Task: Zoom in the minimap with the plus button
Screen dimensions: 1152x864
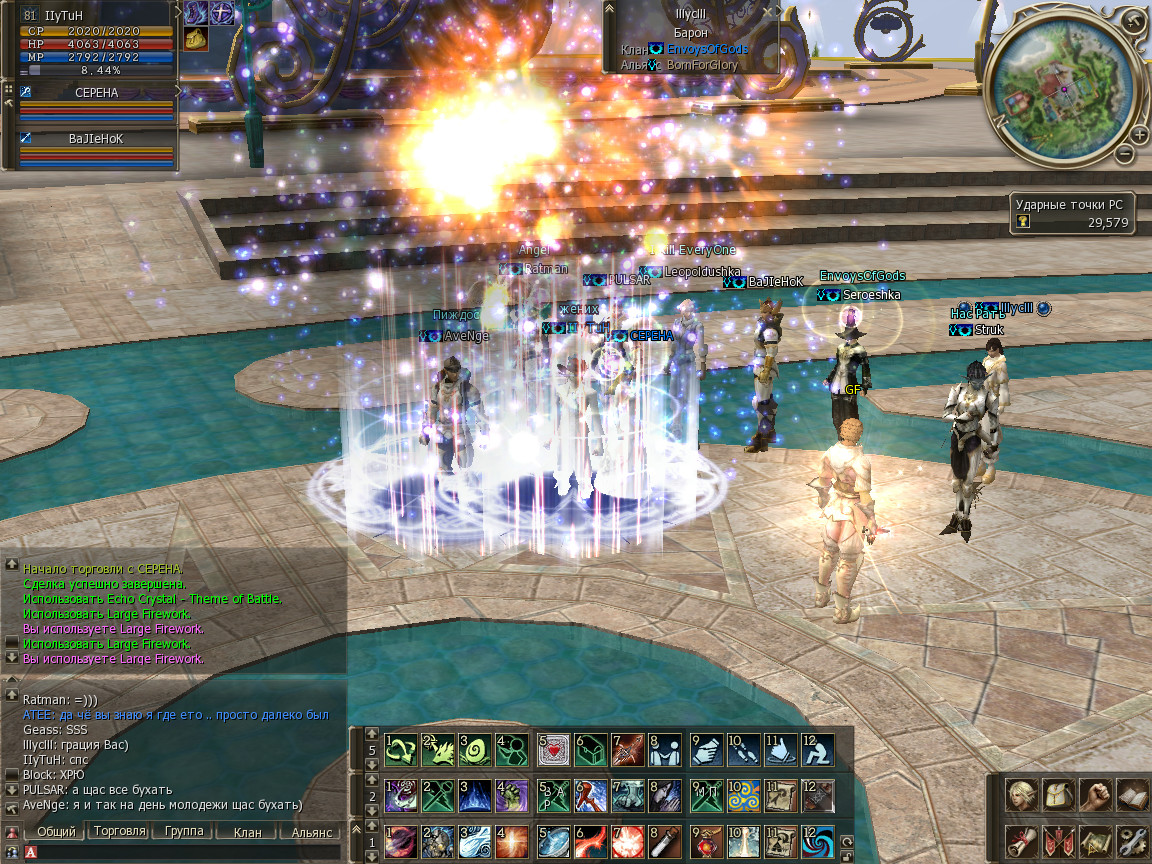Action: point(1139,135)
